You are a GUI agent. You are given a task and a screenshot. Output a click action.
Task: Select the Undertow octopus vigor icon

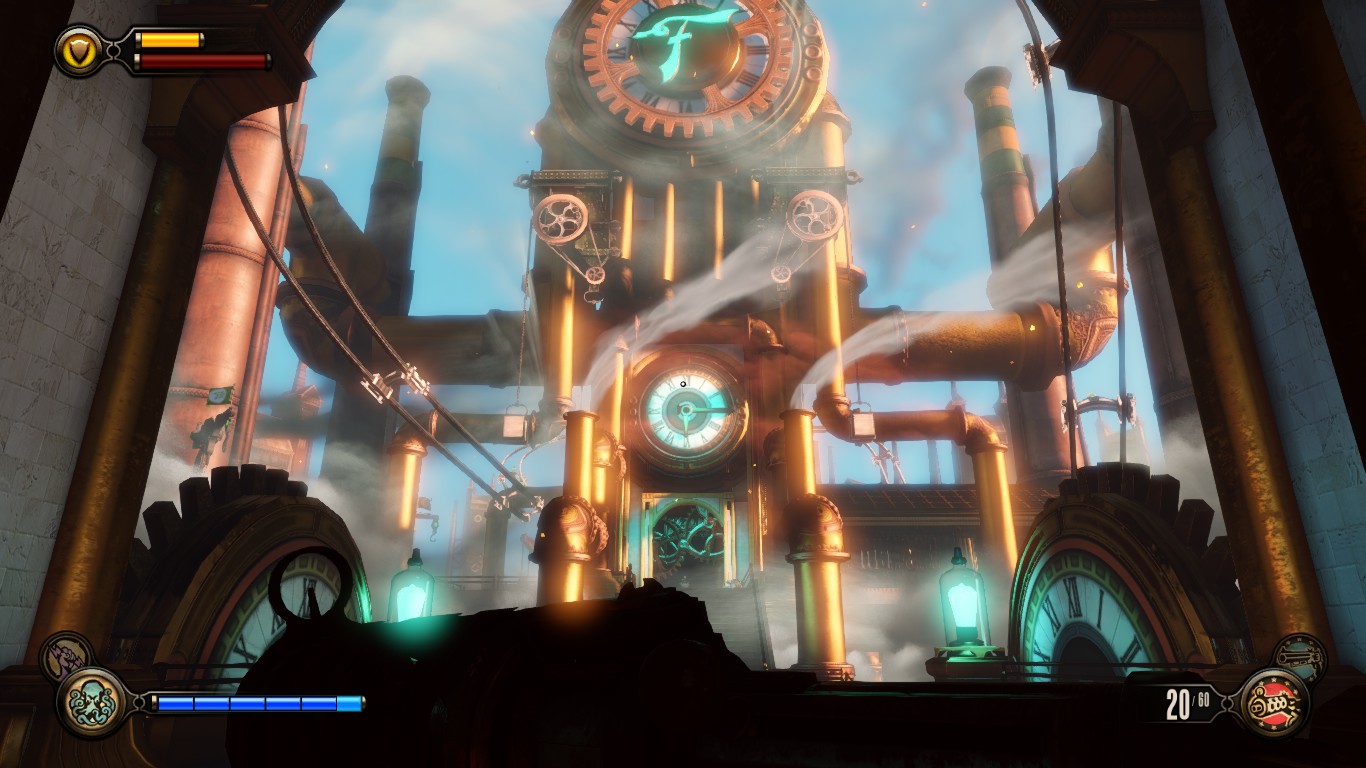(x=92, y=702)
